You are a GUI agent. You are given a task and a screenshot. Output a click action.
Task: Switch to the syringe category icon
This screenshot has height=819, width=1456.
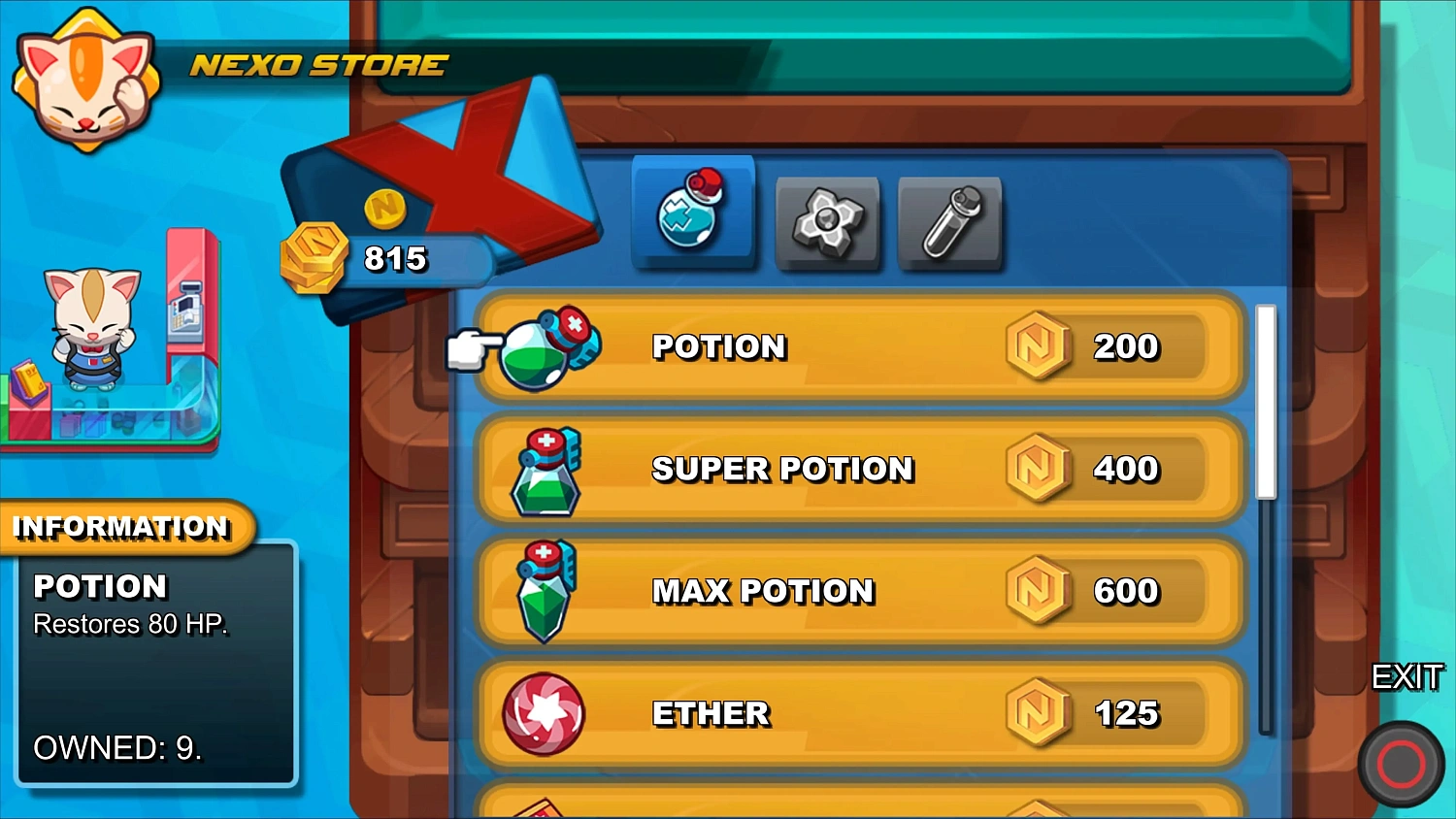click(x=949, y=223)
